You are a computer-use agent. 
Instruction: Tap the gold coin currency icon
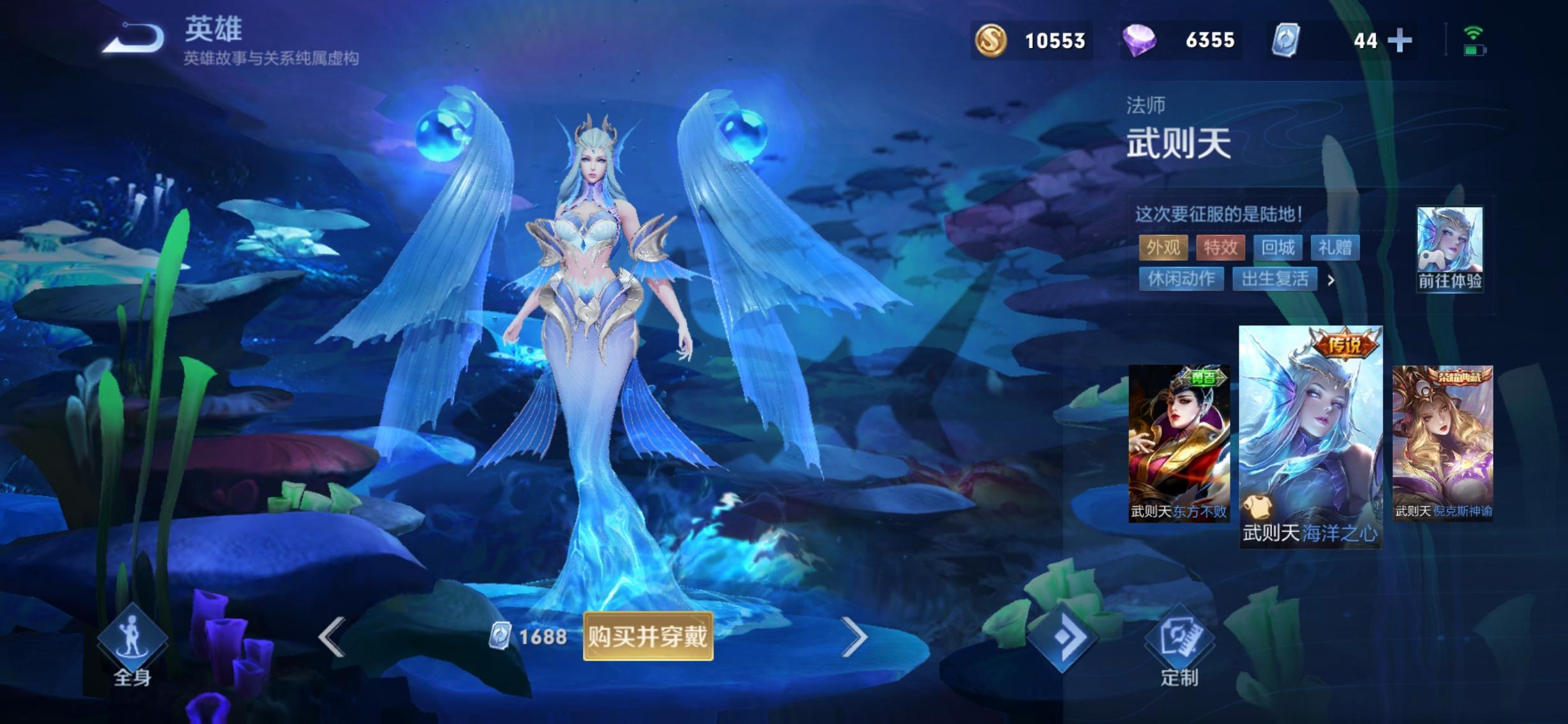991,40
